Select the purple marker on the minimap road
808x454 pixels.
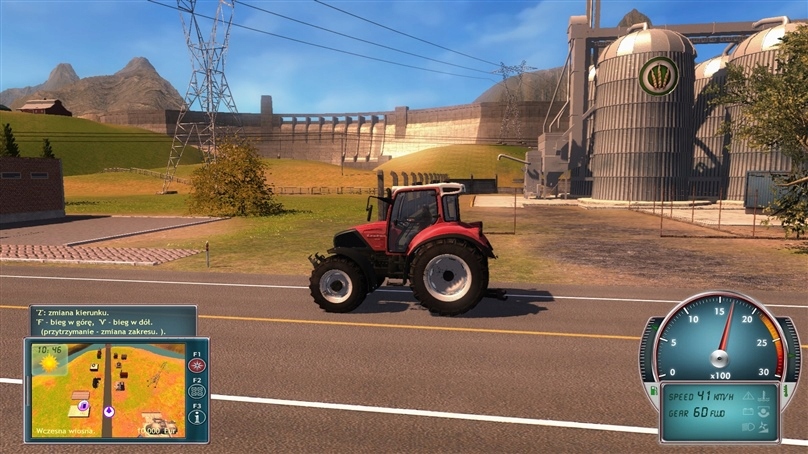109,410
